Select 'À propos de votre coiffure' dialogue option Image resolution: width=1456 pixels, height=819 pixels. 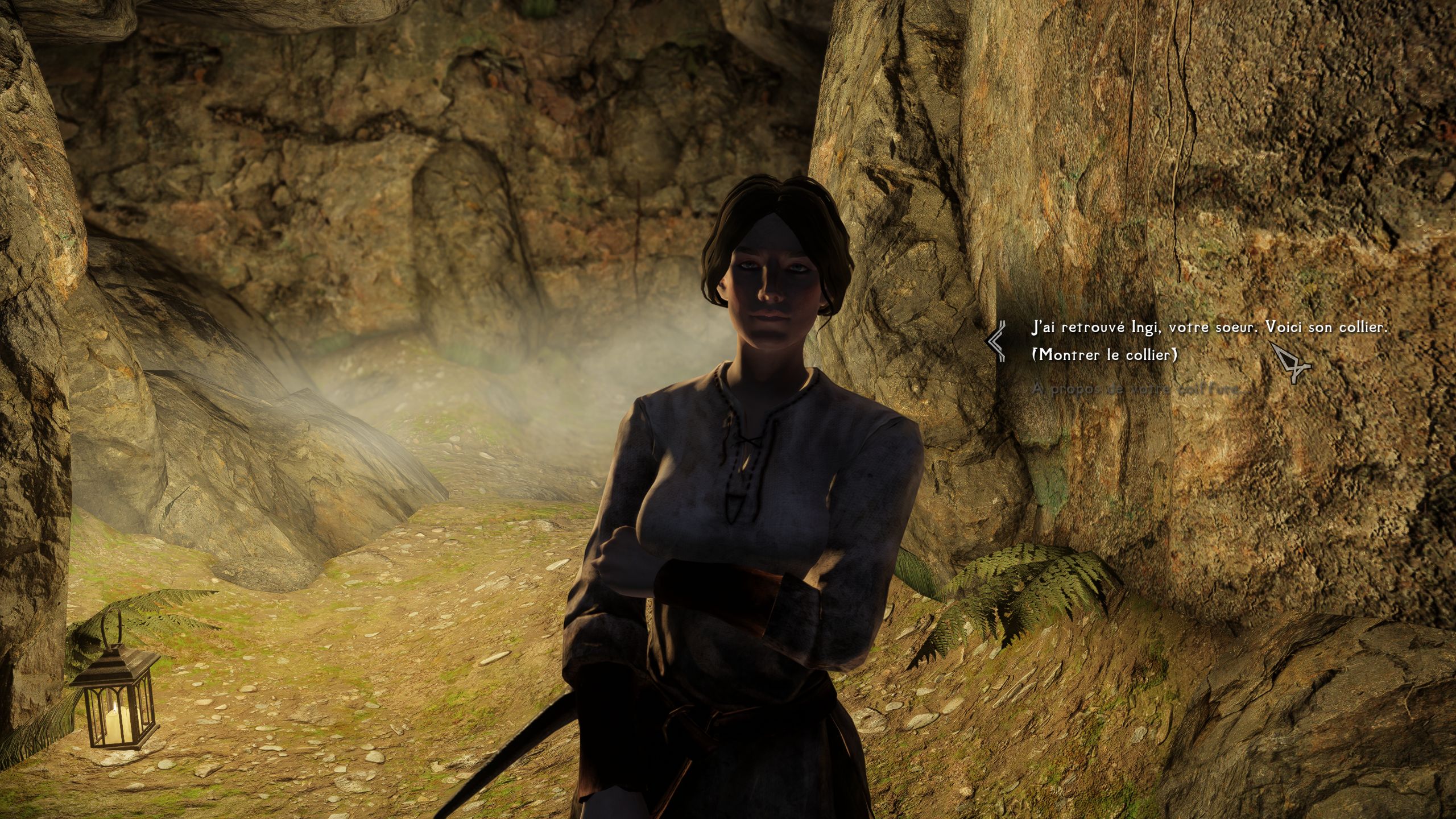1135,390
